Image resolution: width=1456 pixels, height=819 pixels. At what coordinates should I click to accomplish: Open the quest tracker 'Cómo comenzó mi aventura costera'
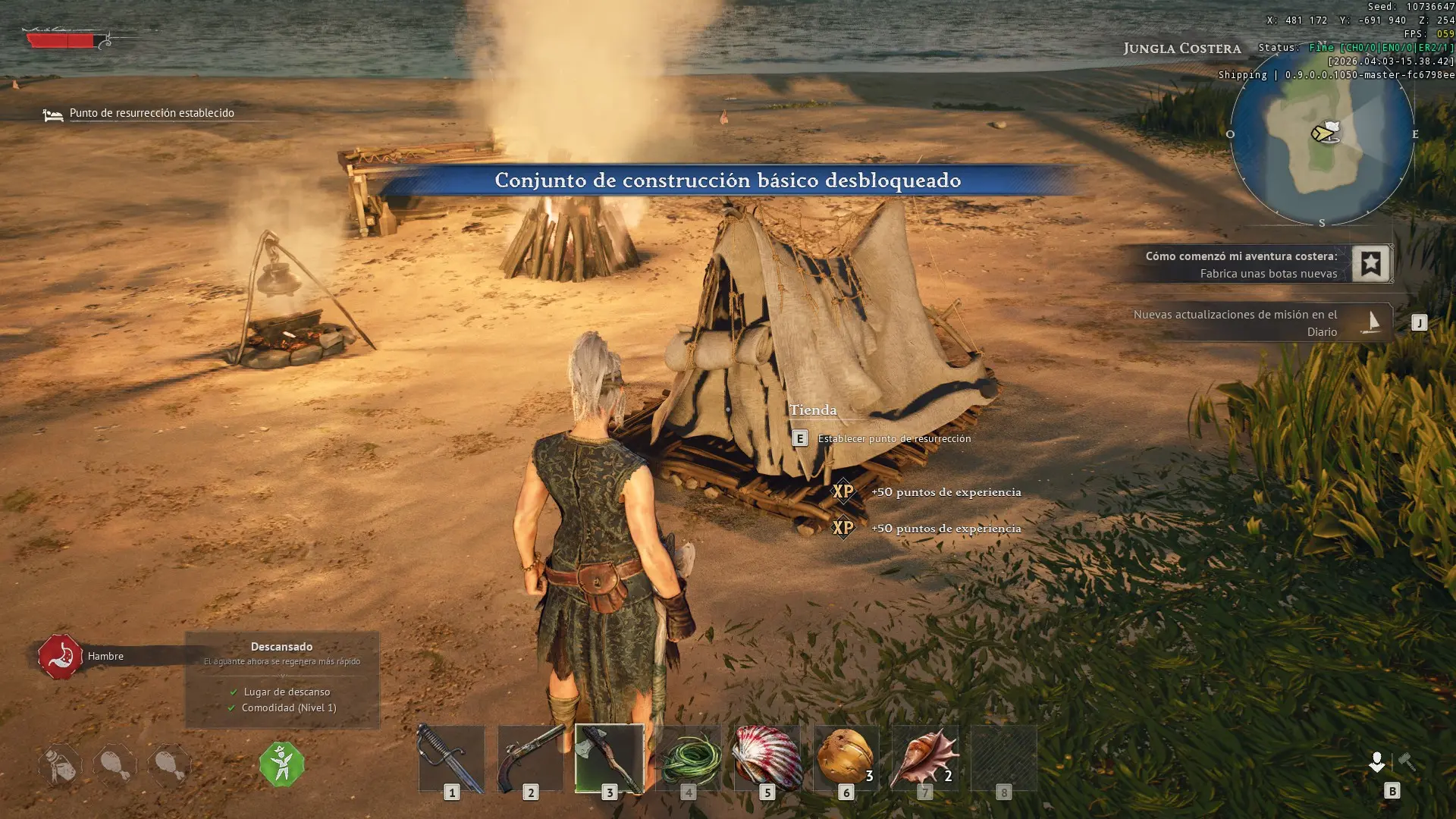(x=1241, y=265)
